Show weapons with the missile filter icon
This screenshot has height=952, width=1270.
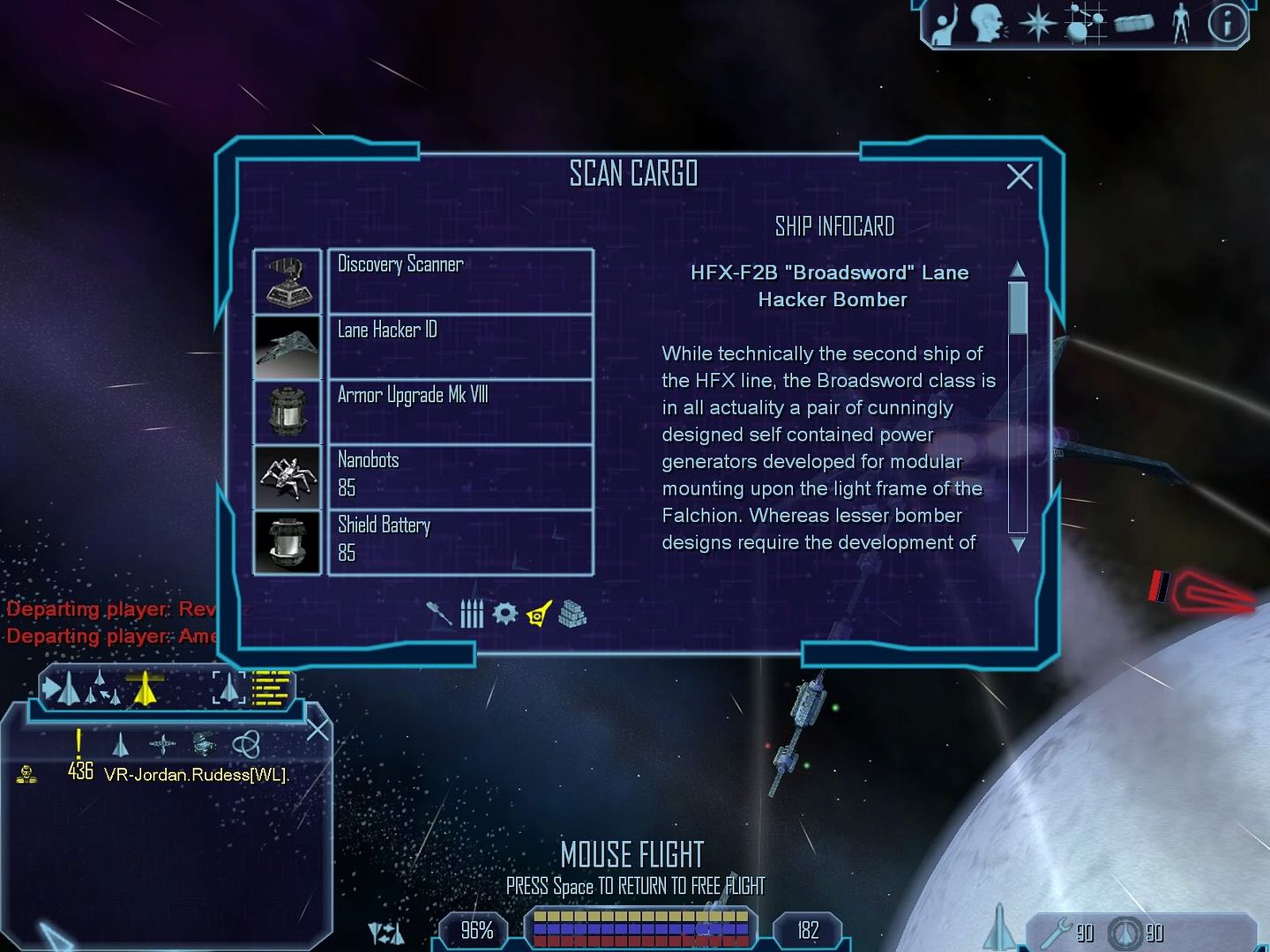pos(438,614)
